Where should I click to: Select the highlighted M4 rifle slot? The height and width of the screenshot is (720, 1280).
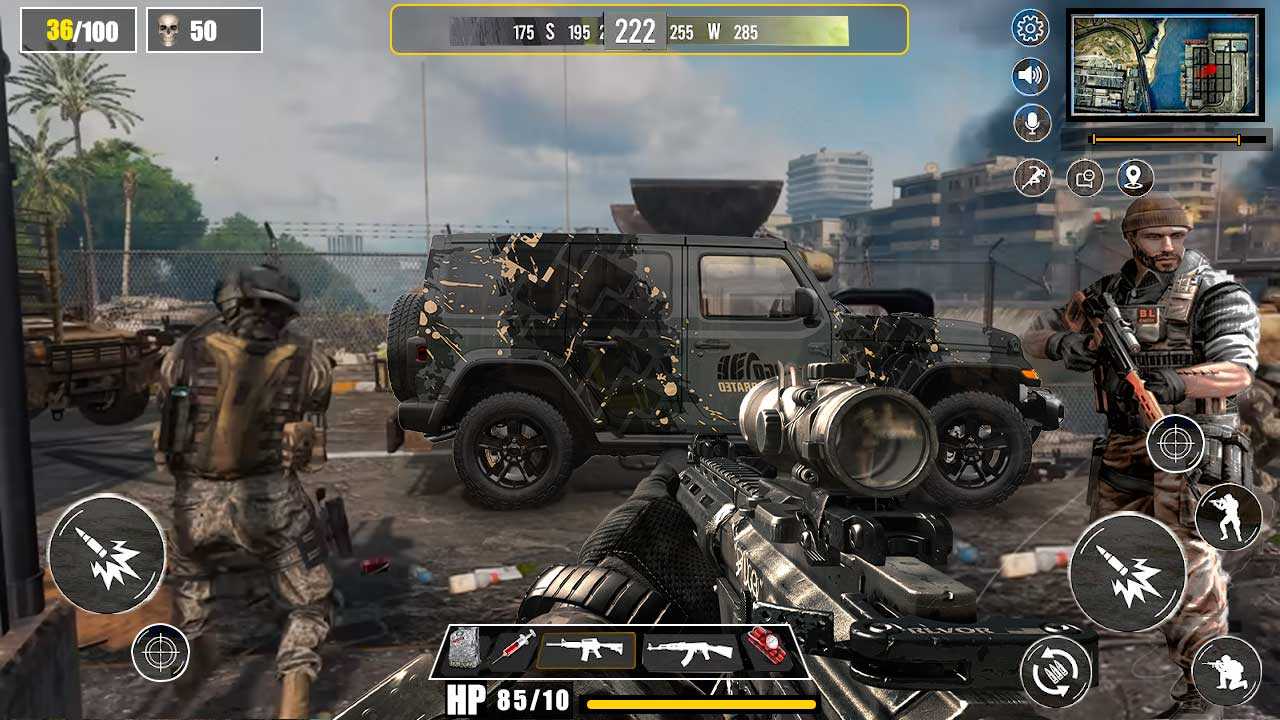click(586, 650)
